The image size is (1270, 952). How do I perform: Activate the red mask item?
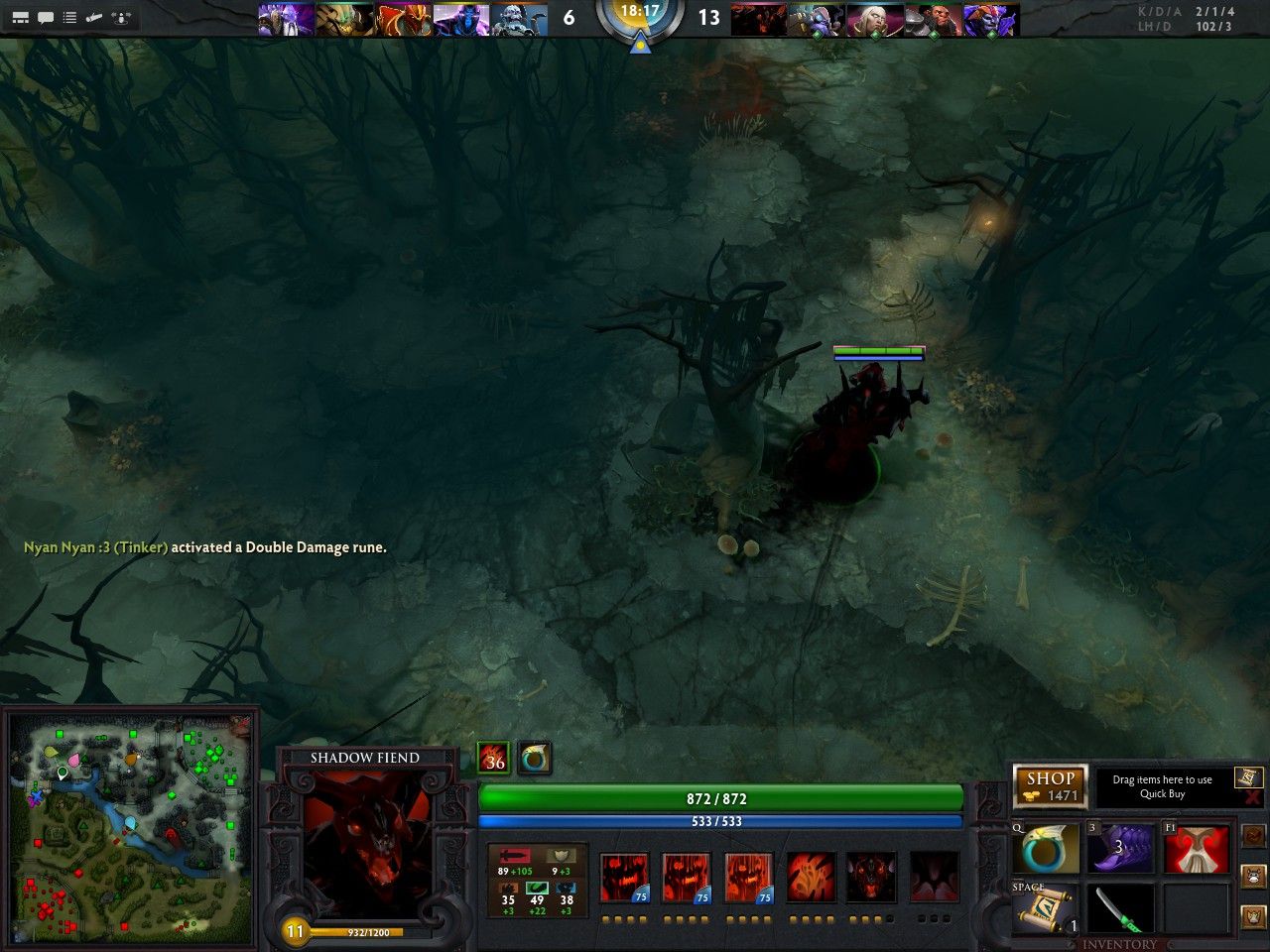pyautogui.click(x=1195, y=850)
